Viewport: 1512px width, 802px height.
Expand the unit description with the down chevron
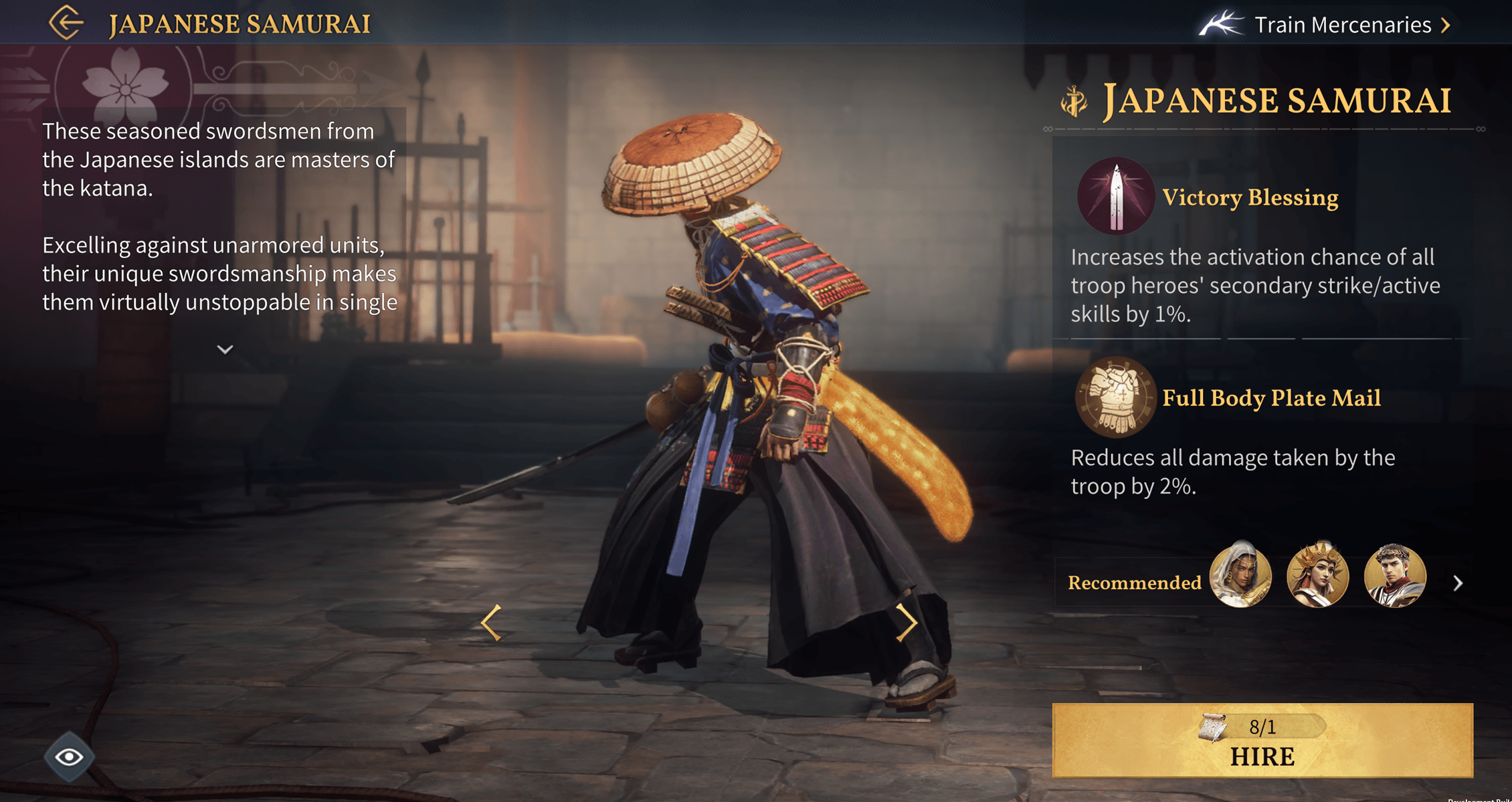[x=225, y=349]
